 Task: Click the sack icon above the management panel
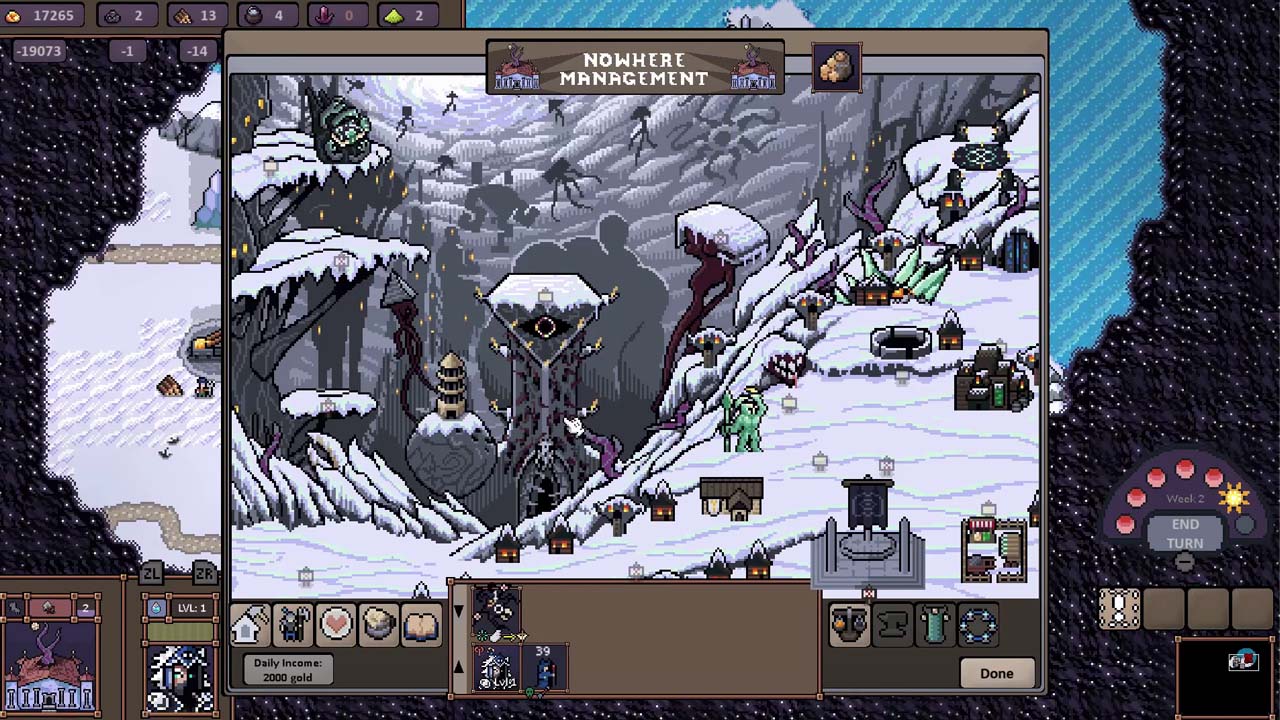(x=836, y=66)
